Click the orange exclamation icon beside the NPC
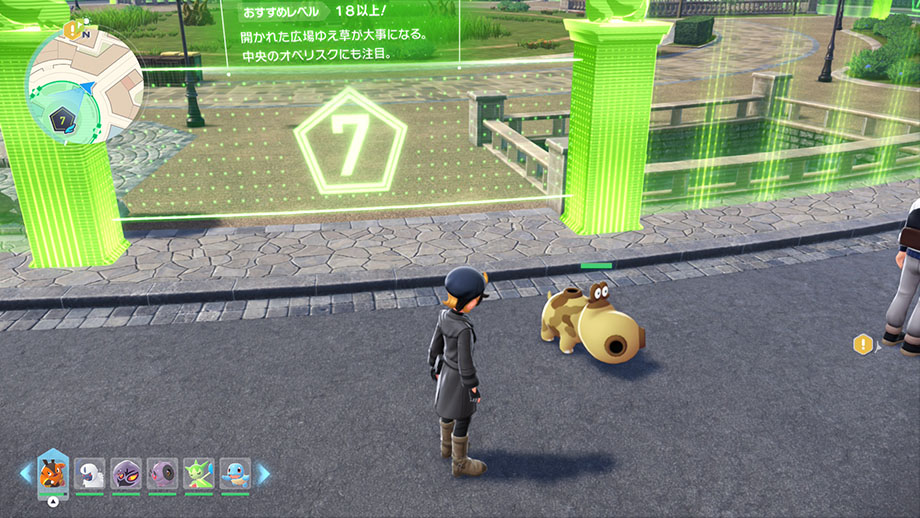This screenshot has height=518, width=920. (863, 345)
